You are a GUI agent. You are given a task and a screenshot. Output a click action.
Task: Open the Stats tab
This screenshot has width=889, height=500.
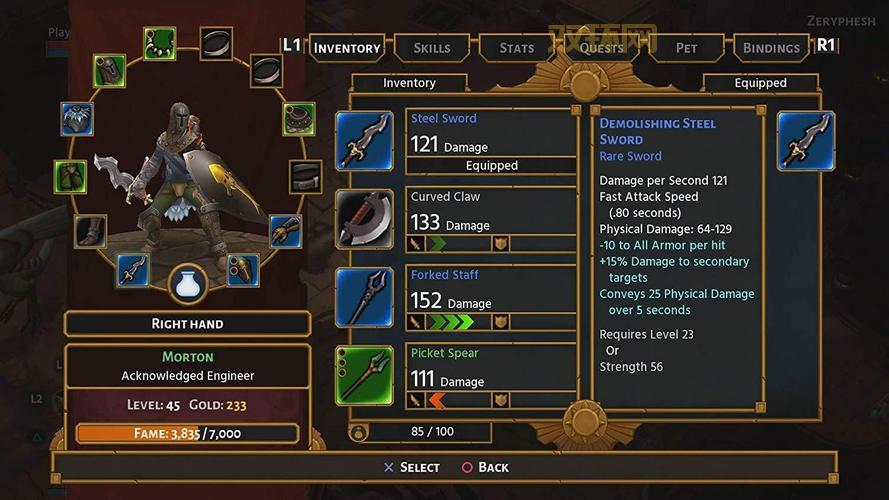pos(517,47)
